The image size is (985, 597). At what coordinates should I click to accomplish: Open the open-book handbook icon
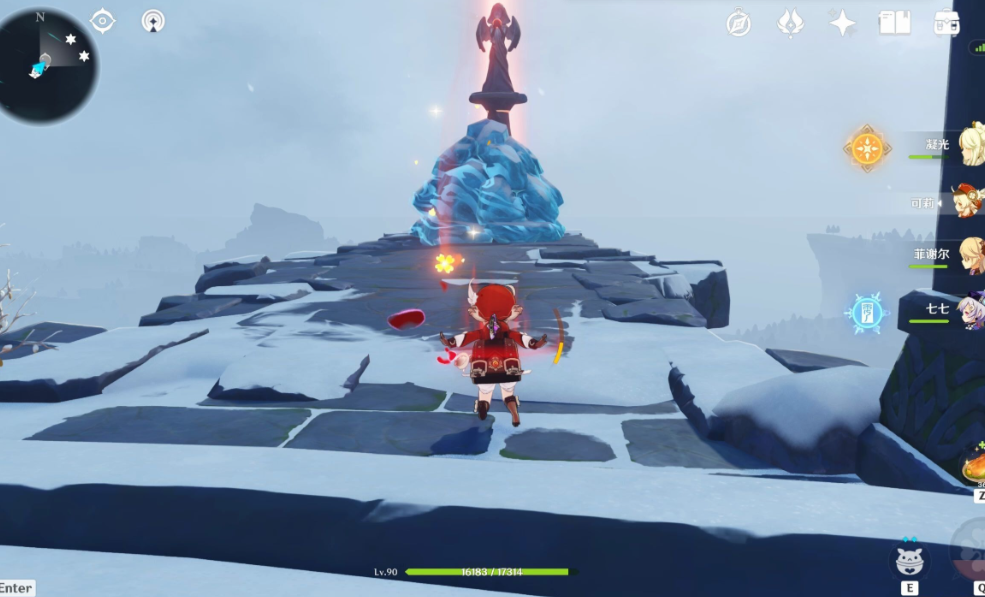click(x=894, y=24)
